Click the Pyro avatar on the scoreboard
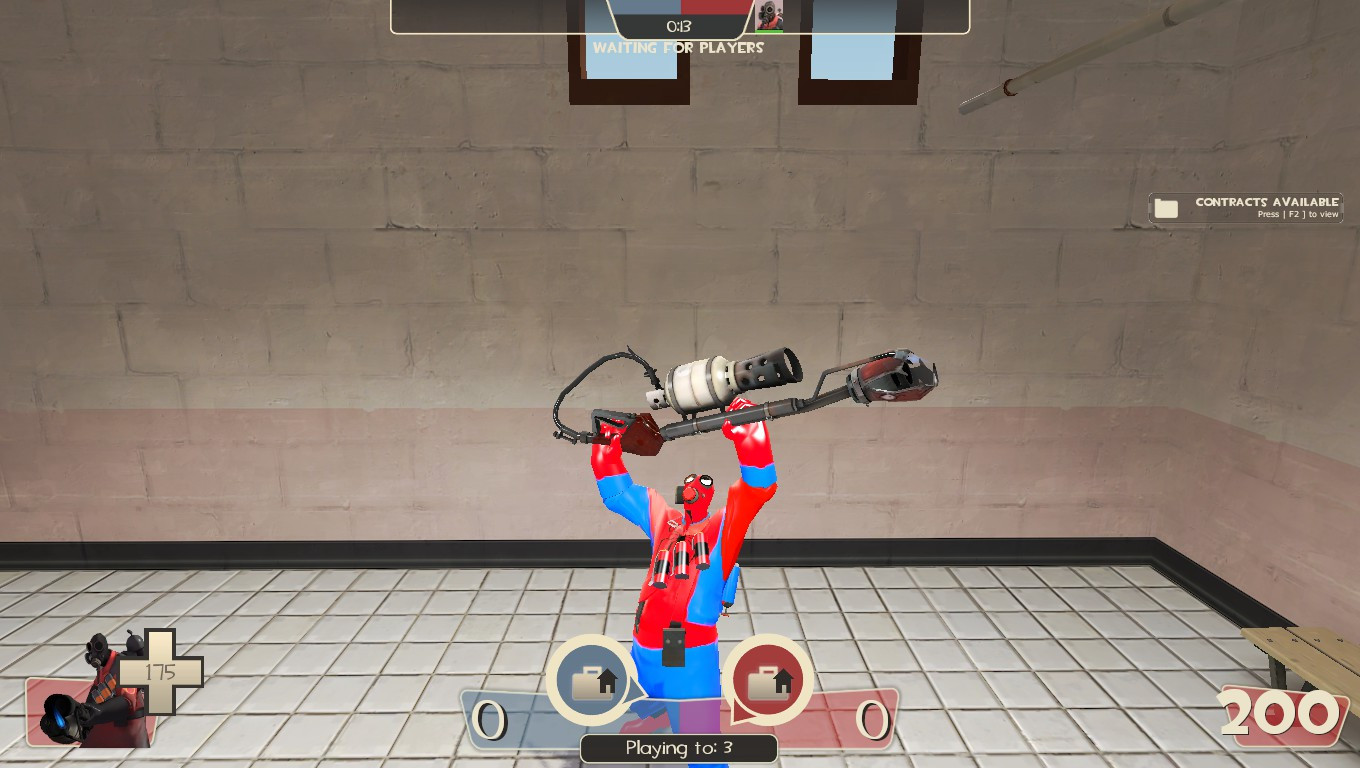This screenshot has width=1360, height=768. (x=770, y=16)
